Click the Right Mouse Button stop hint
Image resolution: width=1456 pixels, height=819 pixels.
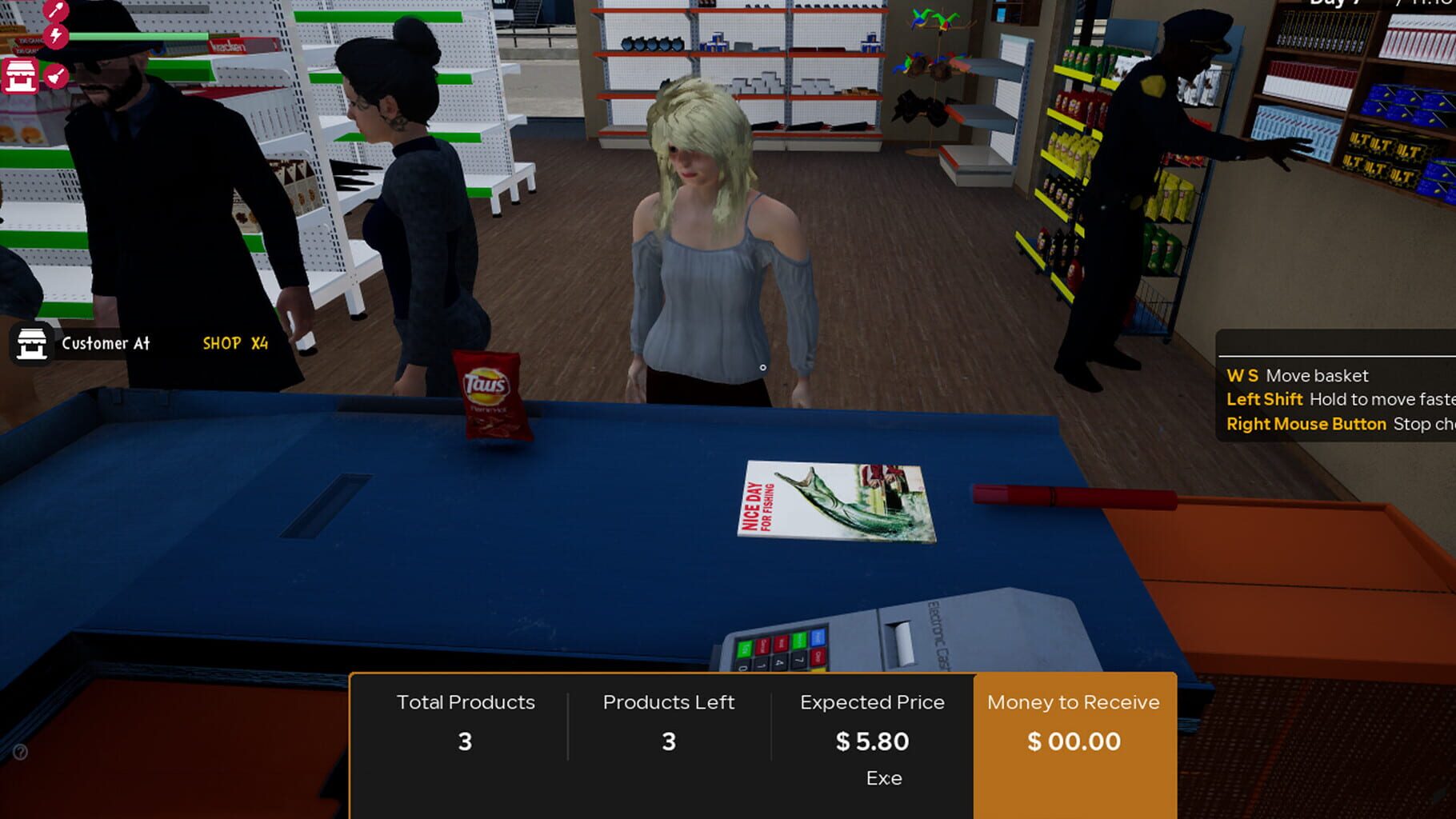(1306, 423)
